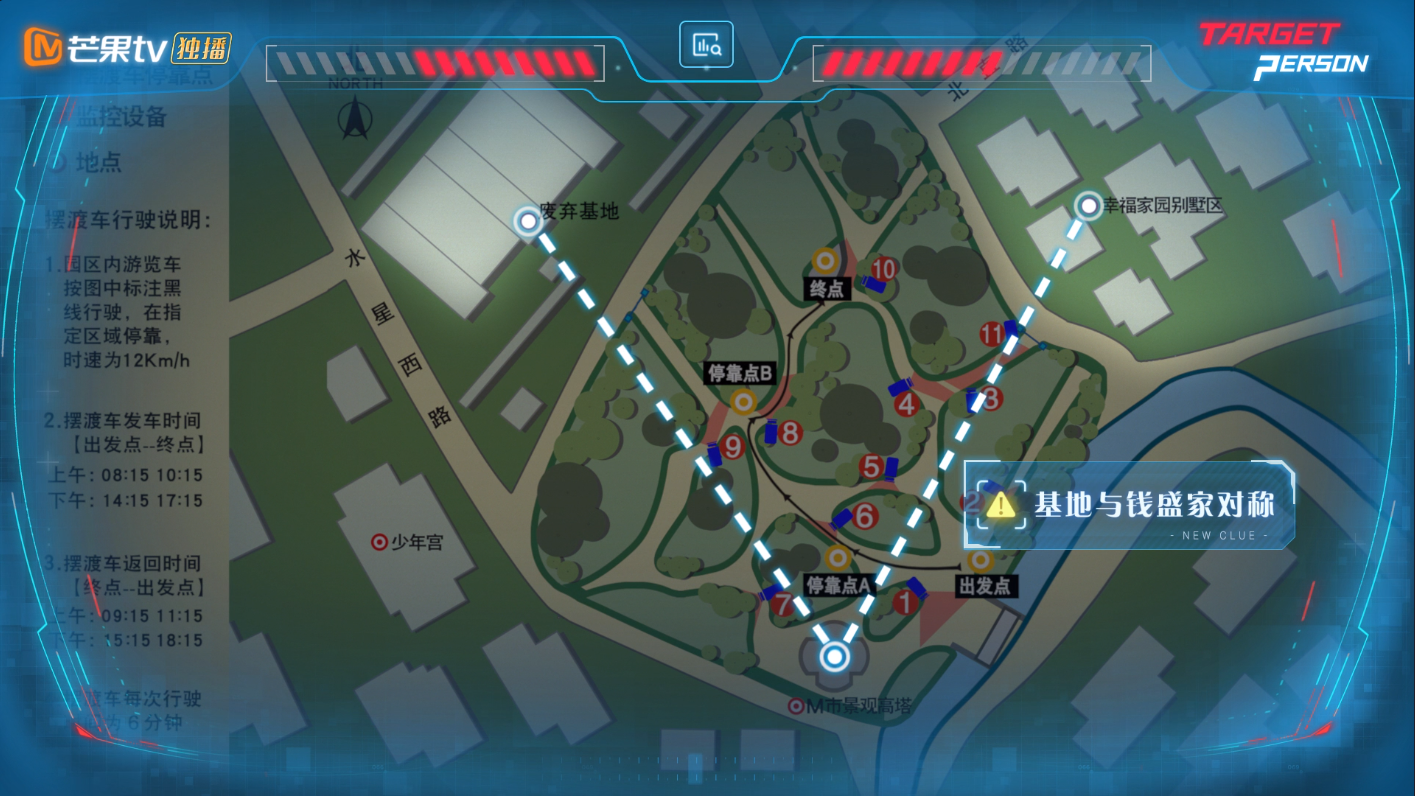This screenshot has height=796, width=1415.
Task: Choose red camera marker number 9
Action: tap(733, 447)
